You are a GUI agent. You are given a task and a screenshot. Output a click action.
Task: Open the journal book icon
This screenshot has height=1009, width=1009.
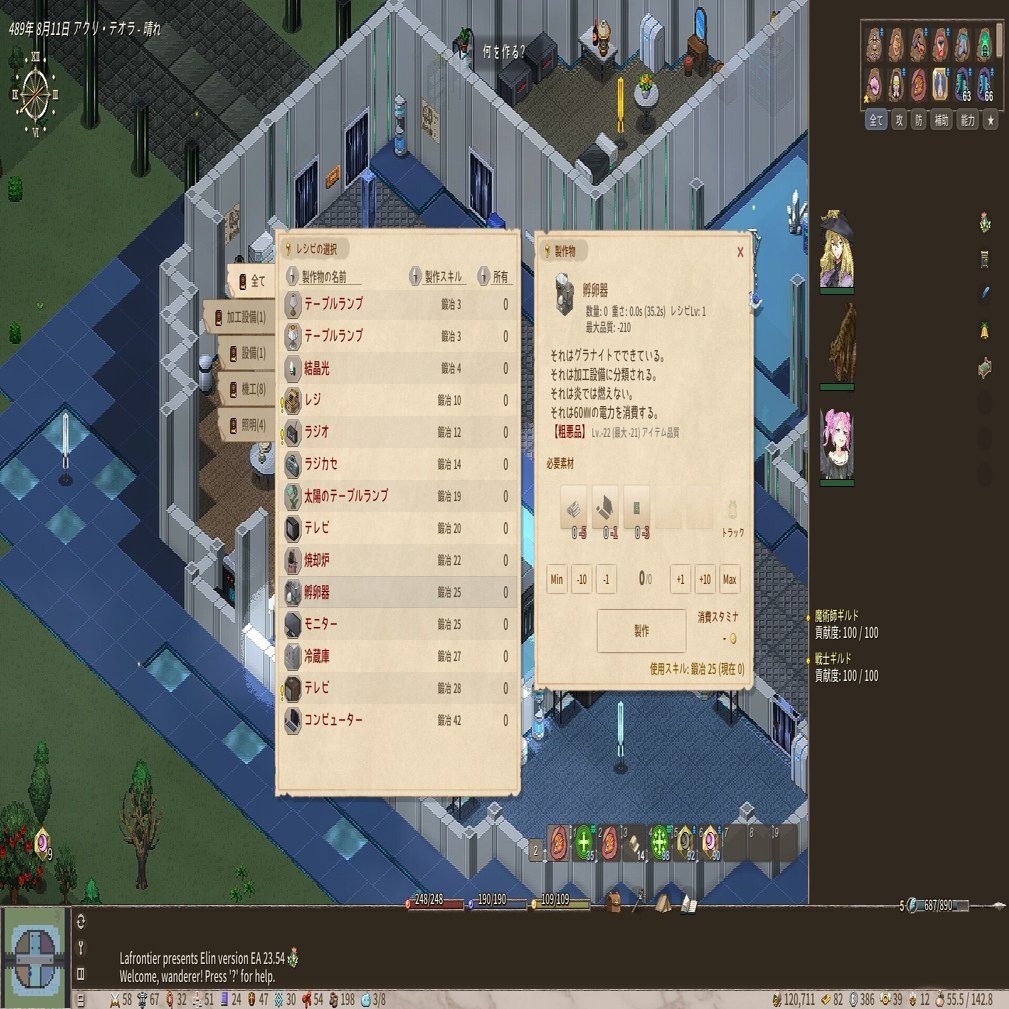point(688,903)
